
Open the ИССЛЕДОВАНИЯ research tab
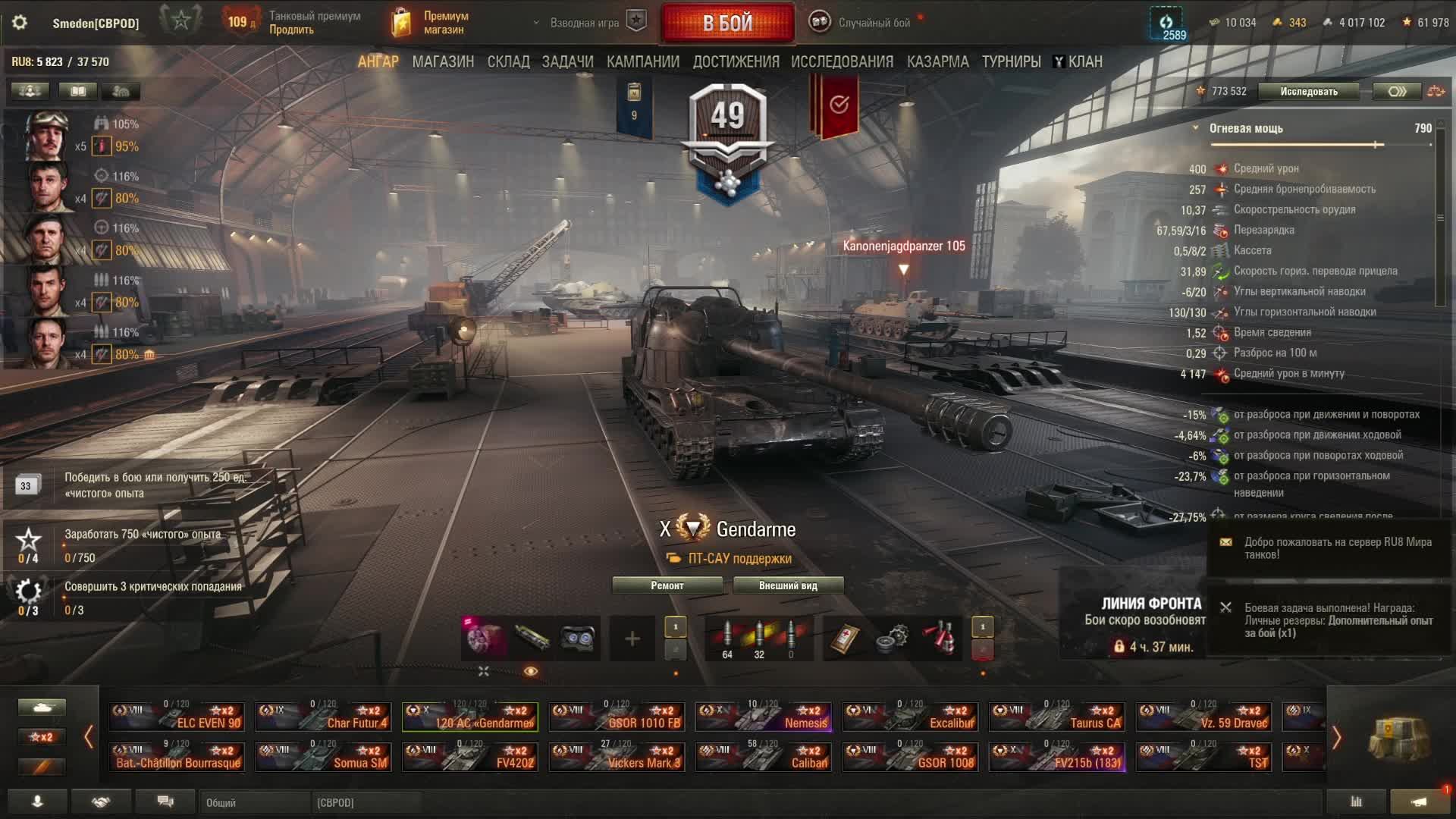pyautogui.click(x=842, y=62)
